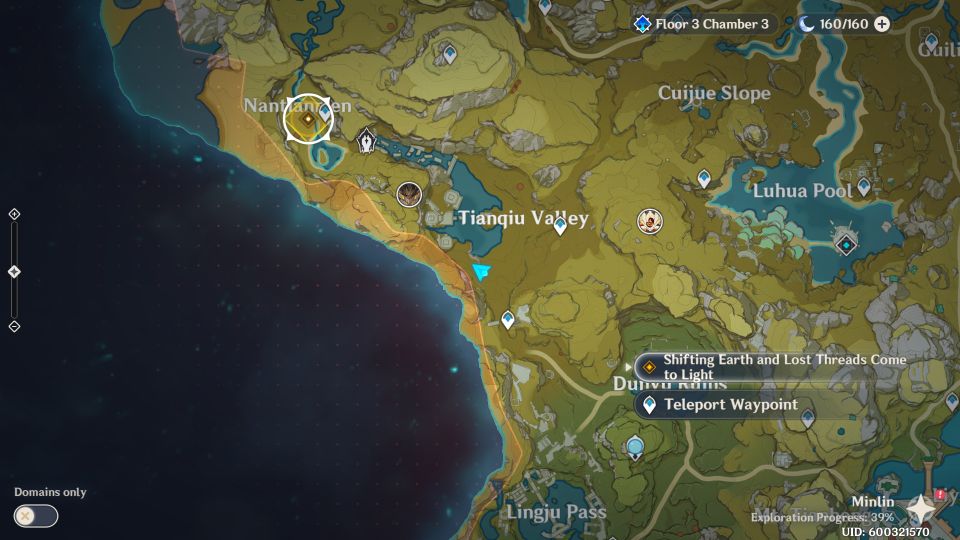The image size is (960, 540).
Task: Choose the domain marker in Luhua Pool
Action: pos(846,244)
